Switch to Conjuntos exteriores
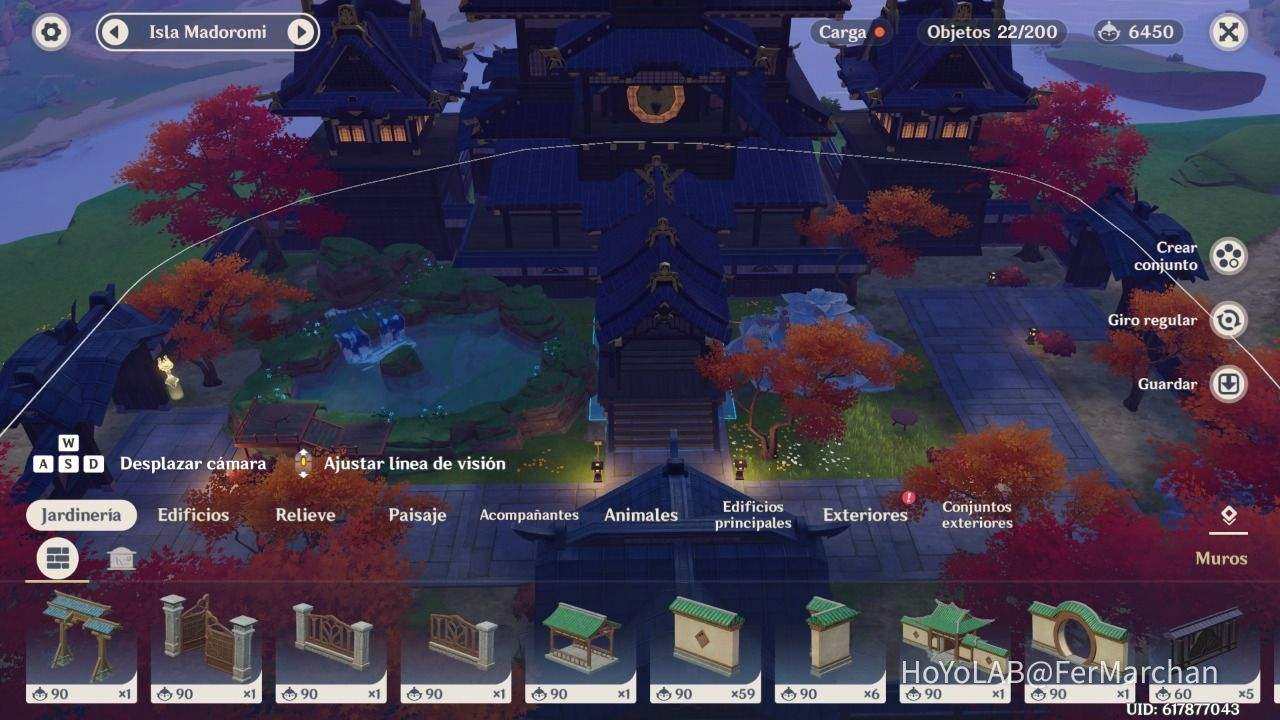This screenshot has width=1280, height=720. pyautogui.click(x=976, y=514)
